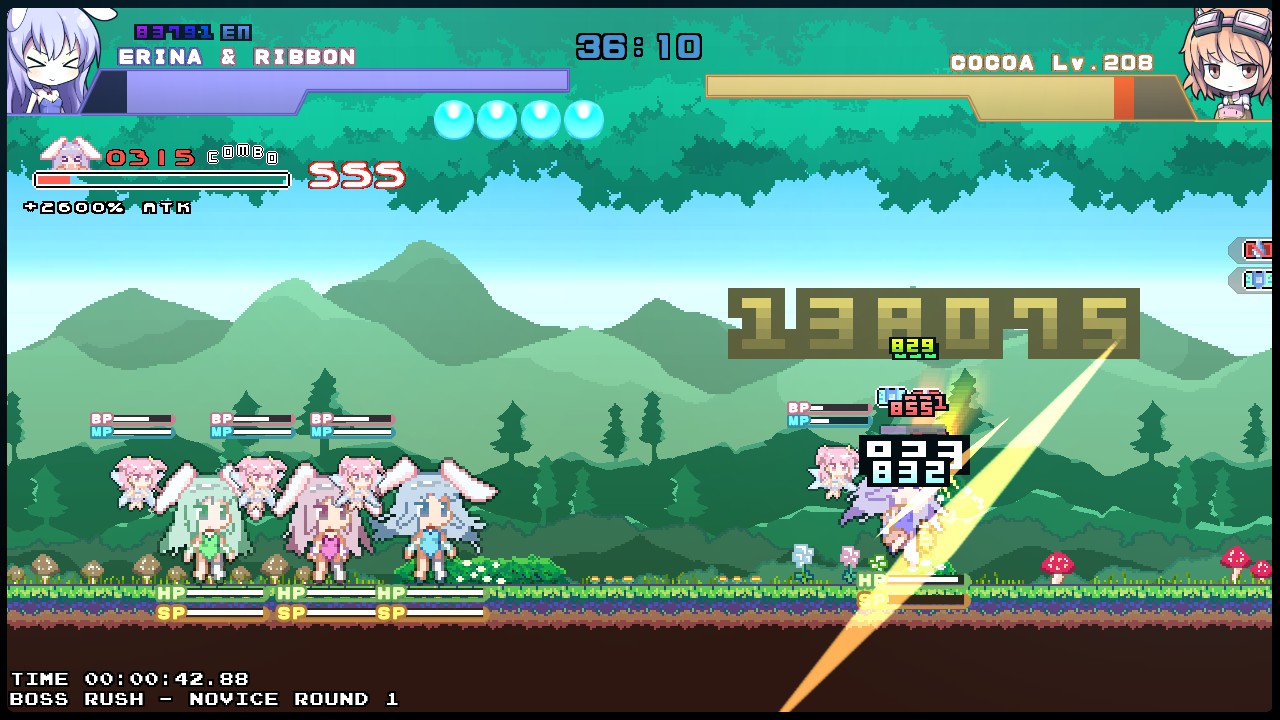Image resolution: width=1280 pixels, height=720 pixels.
Task: Select the fourth blue amulet orb in the row
Action: click(586, 119)
